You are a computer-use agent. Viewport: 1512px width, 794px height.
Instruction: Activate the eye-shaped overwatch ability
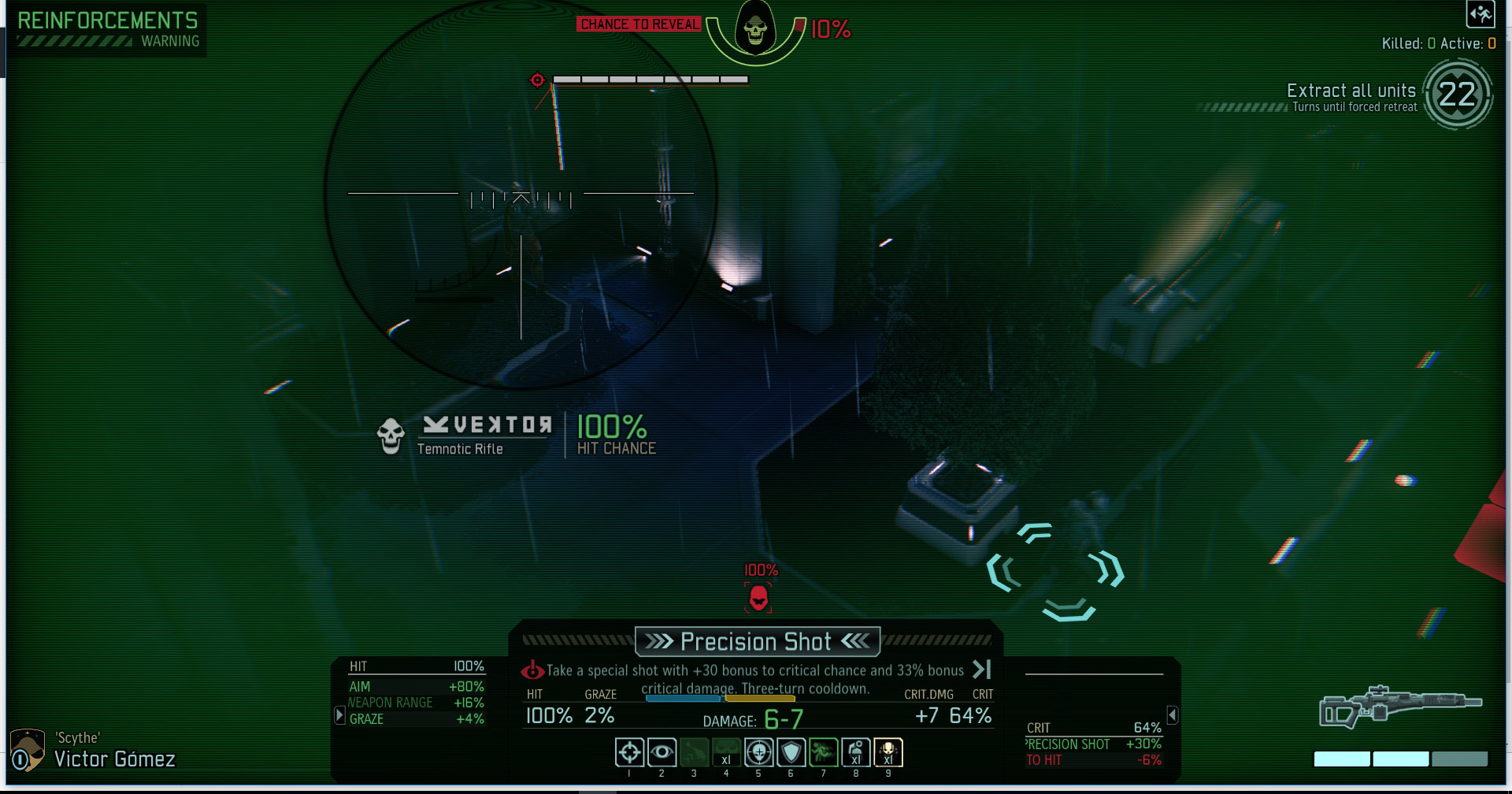[661, 752]
